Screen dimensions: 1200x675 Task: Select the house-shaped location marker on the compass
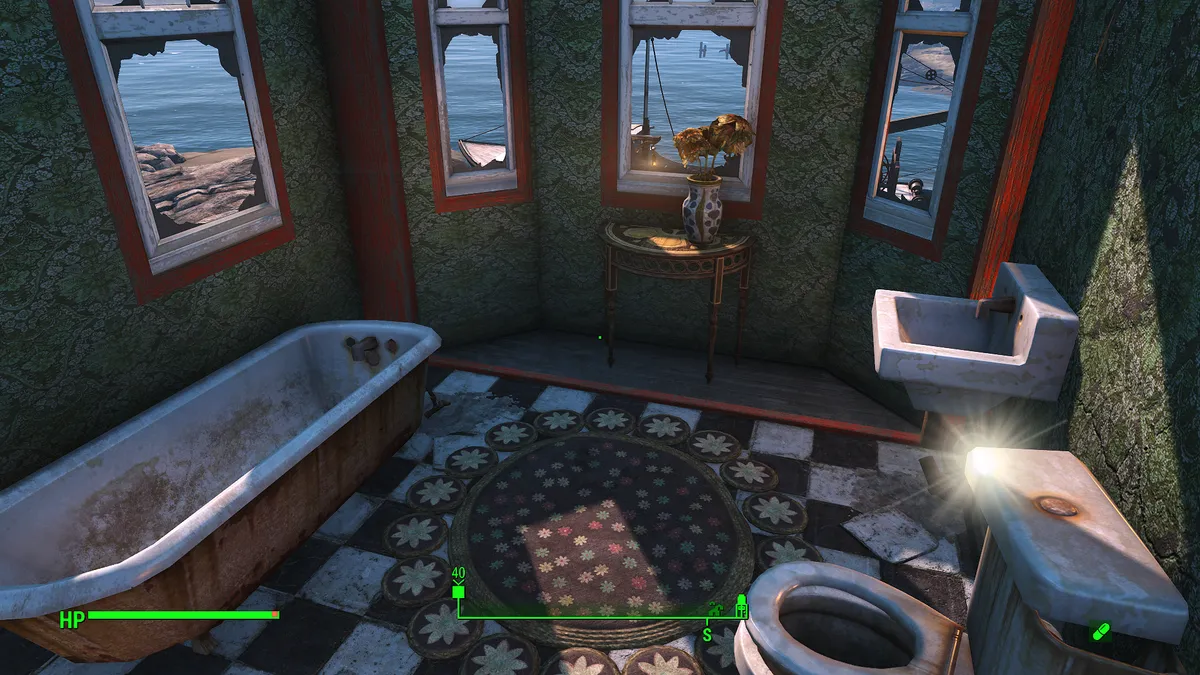pos(714,608)
